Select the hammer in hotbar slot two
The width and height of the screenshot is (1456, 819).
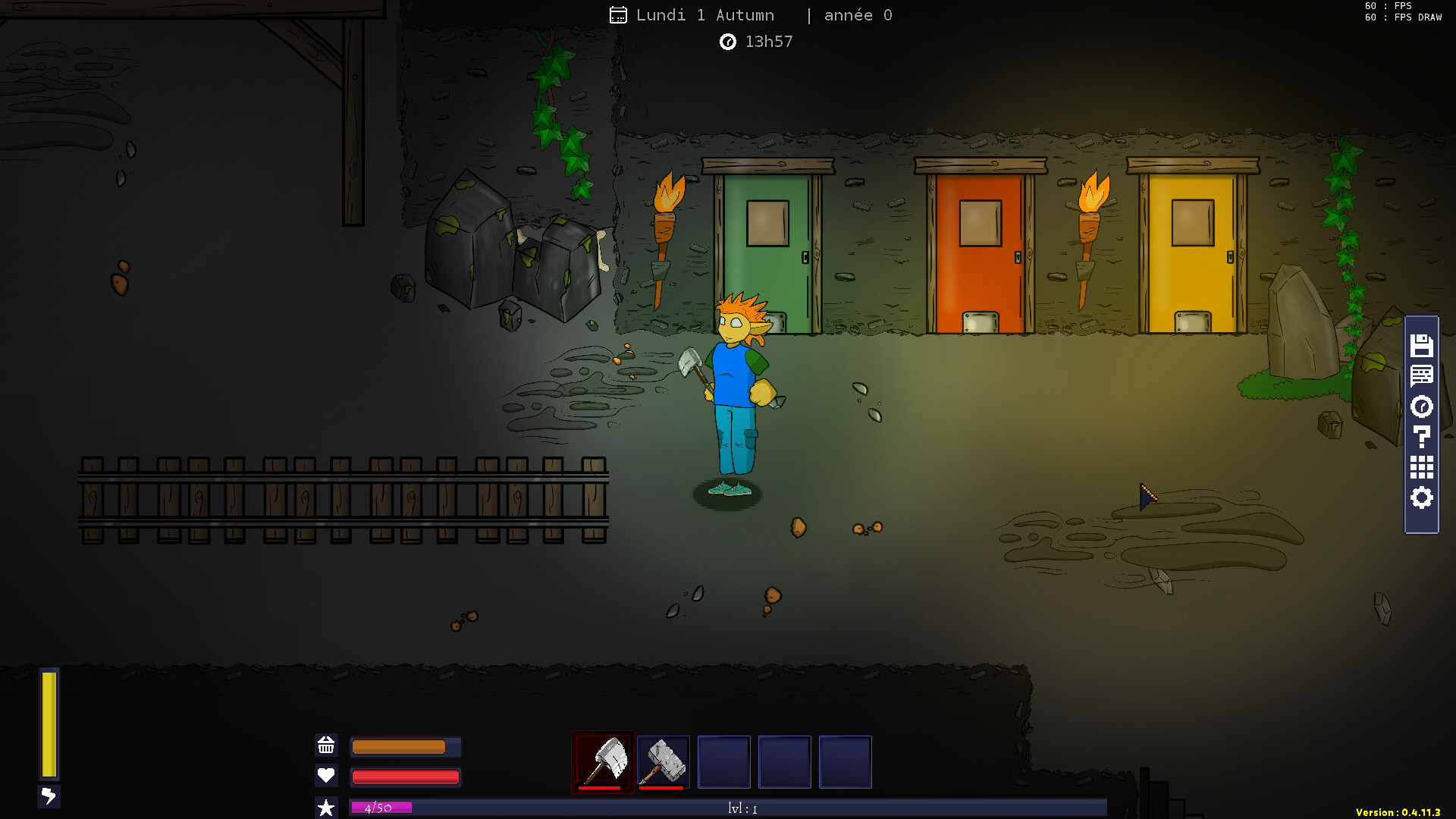tap(663, 761)
